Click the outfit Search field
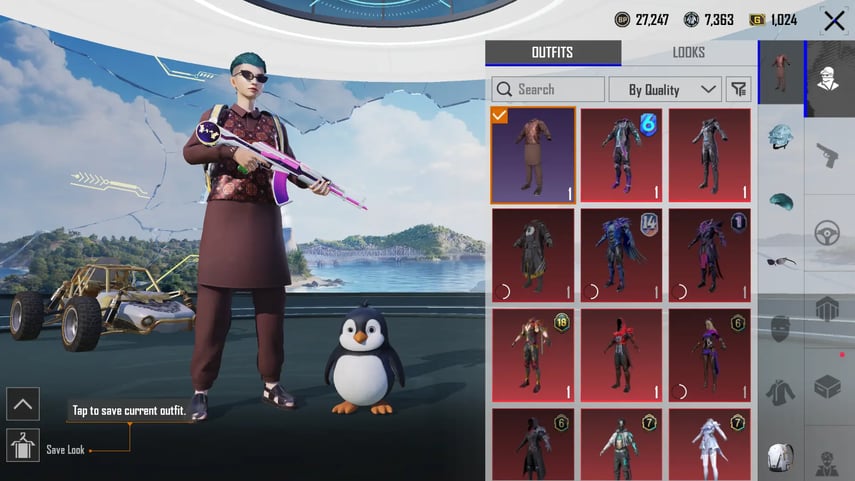 548,89
